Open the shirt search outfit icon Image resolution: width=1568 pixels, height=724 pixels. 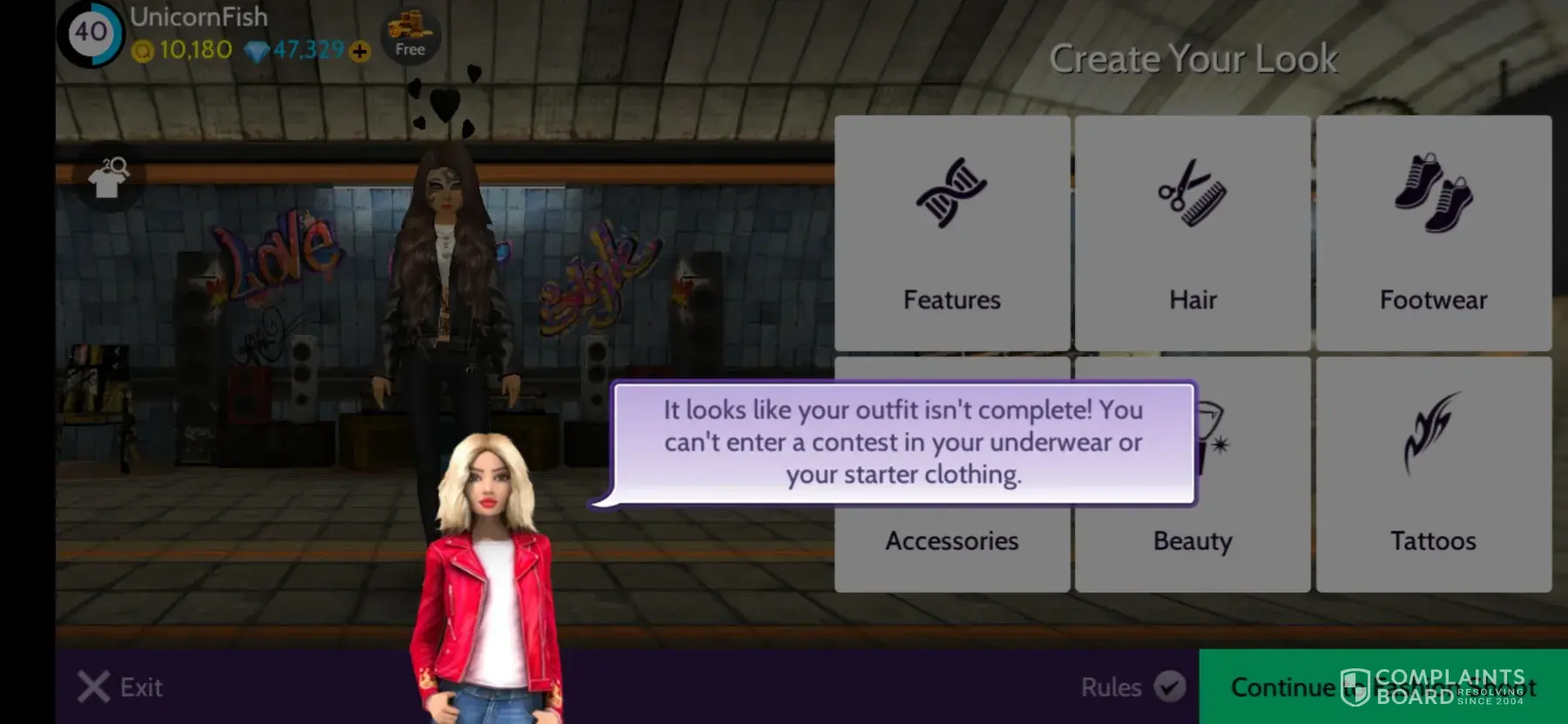point(109,179)
